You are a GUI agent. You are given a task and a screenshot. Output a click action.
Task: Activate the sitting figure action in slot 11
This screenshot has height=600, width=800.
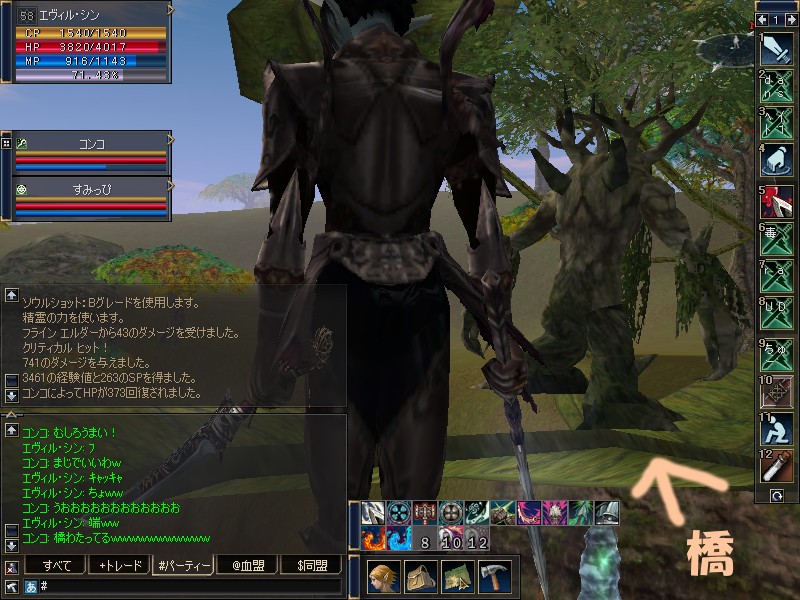tap(777, 428)
